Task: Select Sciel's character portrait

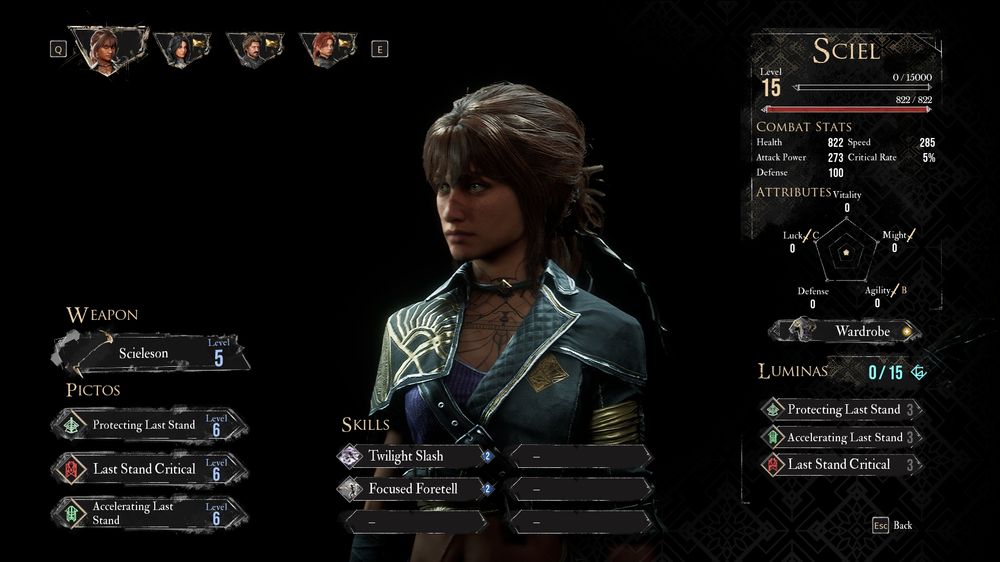Action: click(105, 46)
